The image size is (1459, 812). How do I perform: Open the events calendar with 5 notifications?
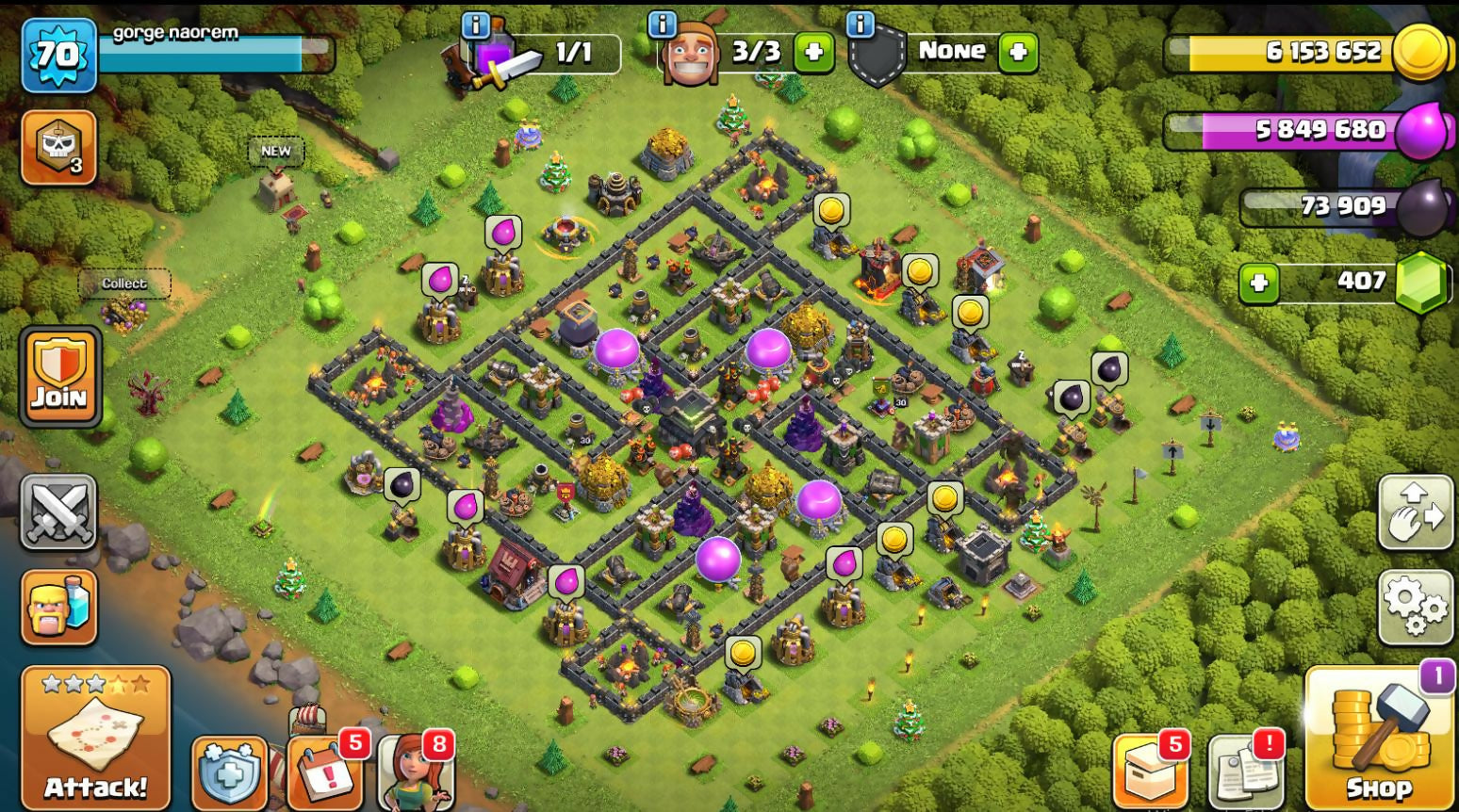coord(323,771)
